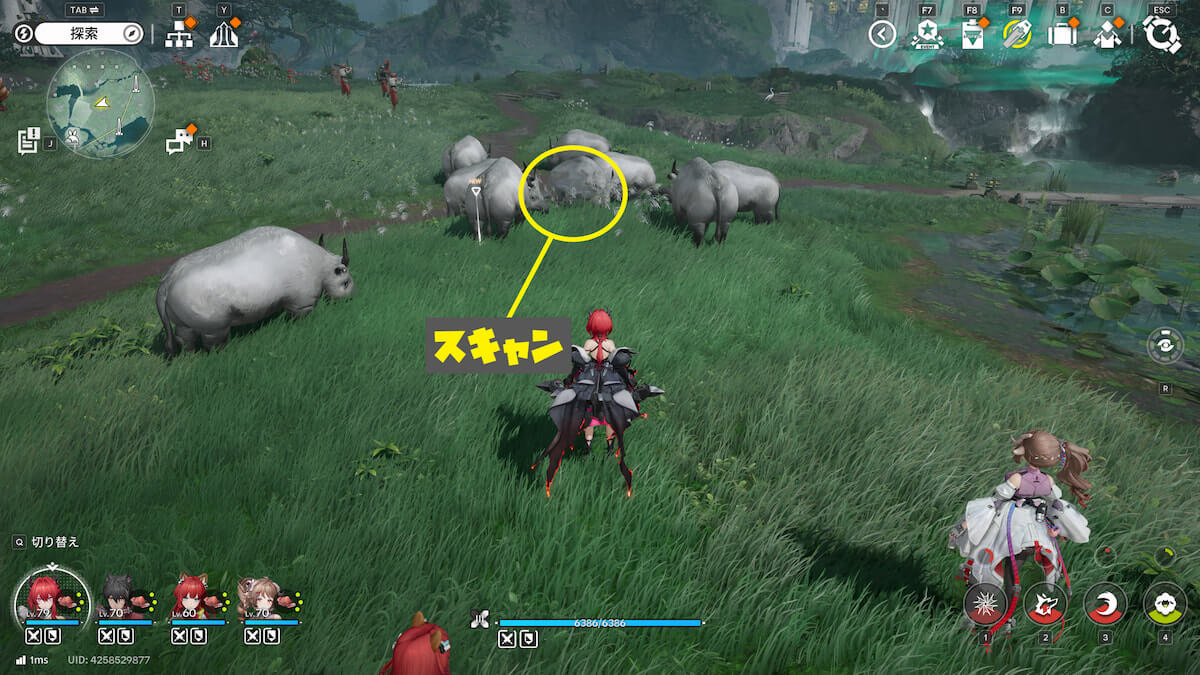Select the Lv.79 red-haired party leader portrait

[x=45, y=595]
